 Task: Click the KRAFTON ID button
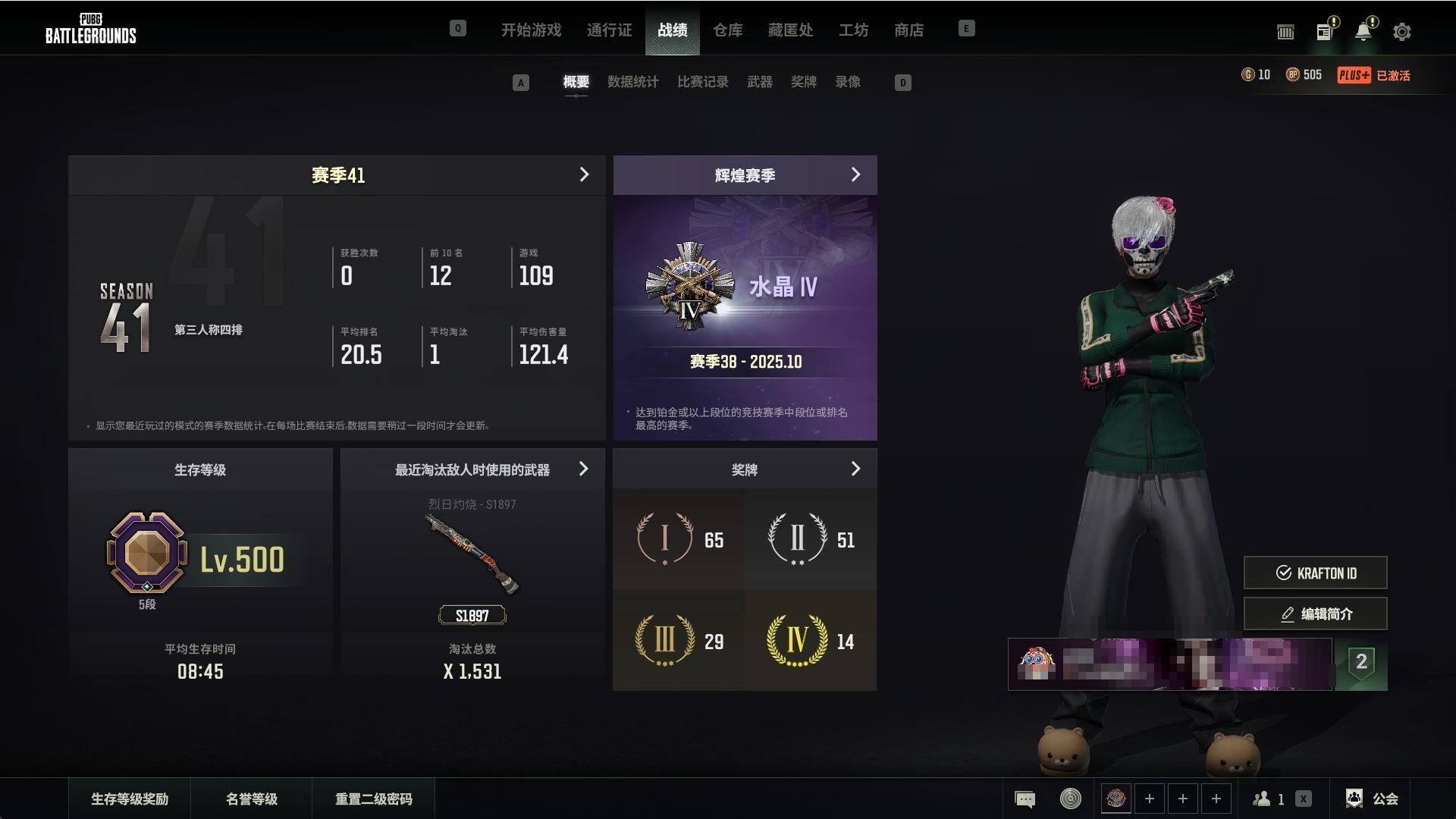click(1315, 573)
